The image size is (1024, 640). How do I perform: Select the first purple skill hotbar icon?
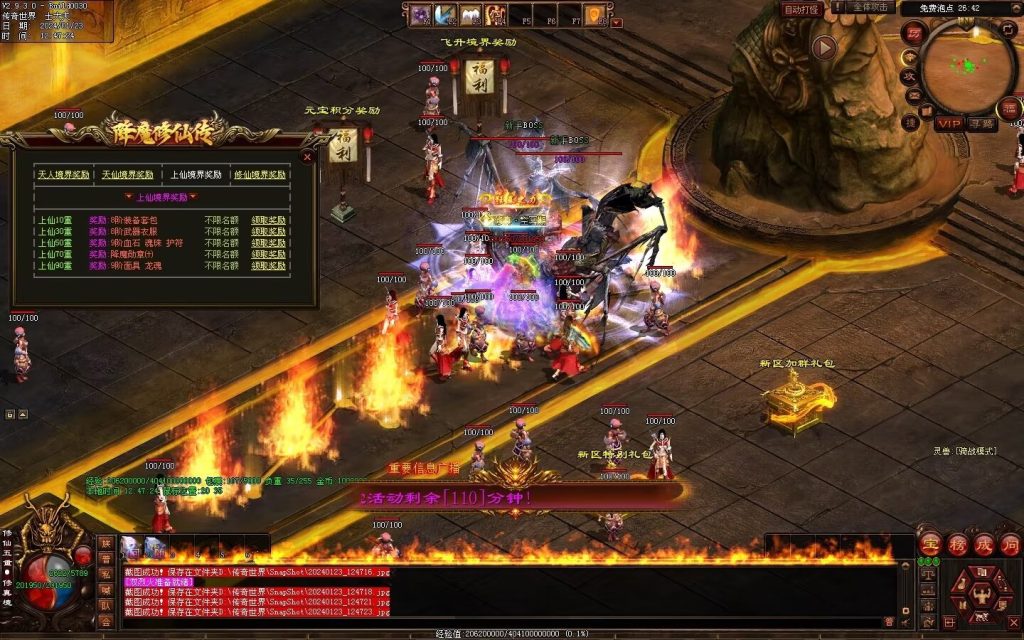point(420,15)
